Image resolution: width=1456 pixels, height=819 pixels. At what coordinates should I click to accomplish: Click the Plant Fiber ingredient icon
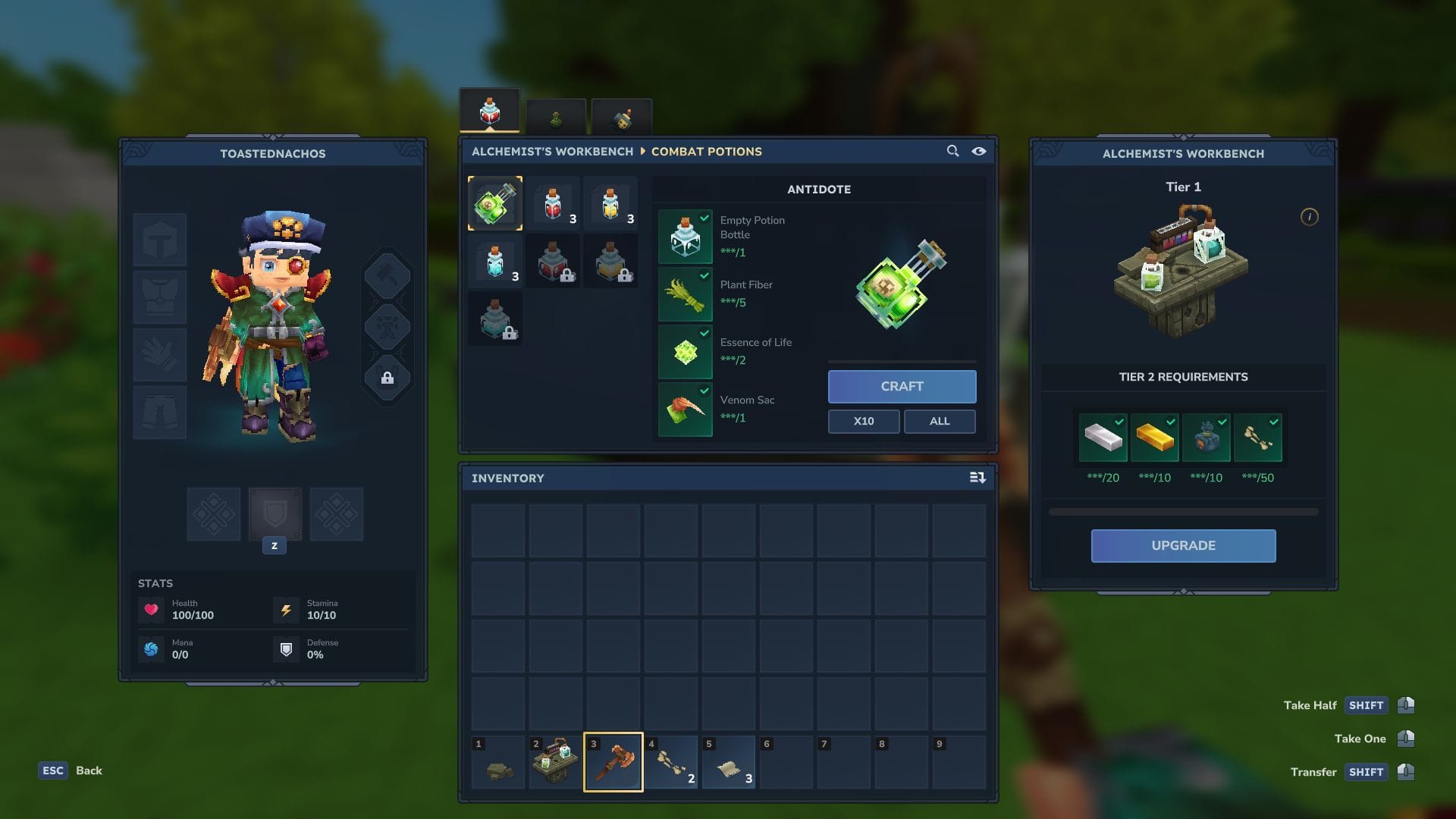(685, 295)
